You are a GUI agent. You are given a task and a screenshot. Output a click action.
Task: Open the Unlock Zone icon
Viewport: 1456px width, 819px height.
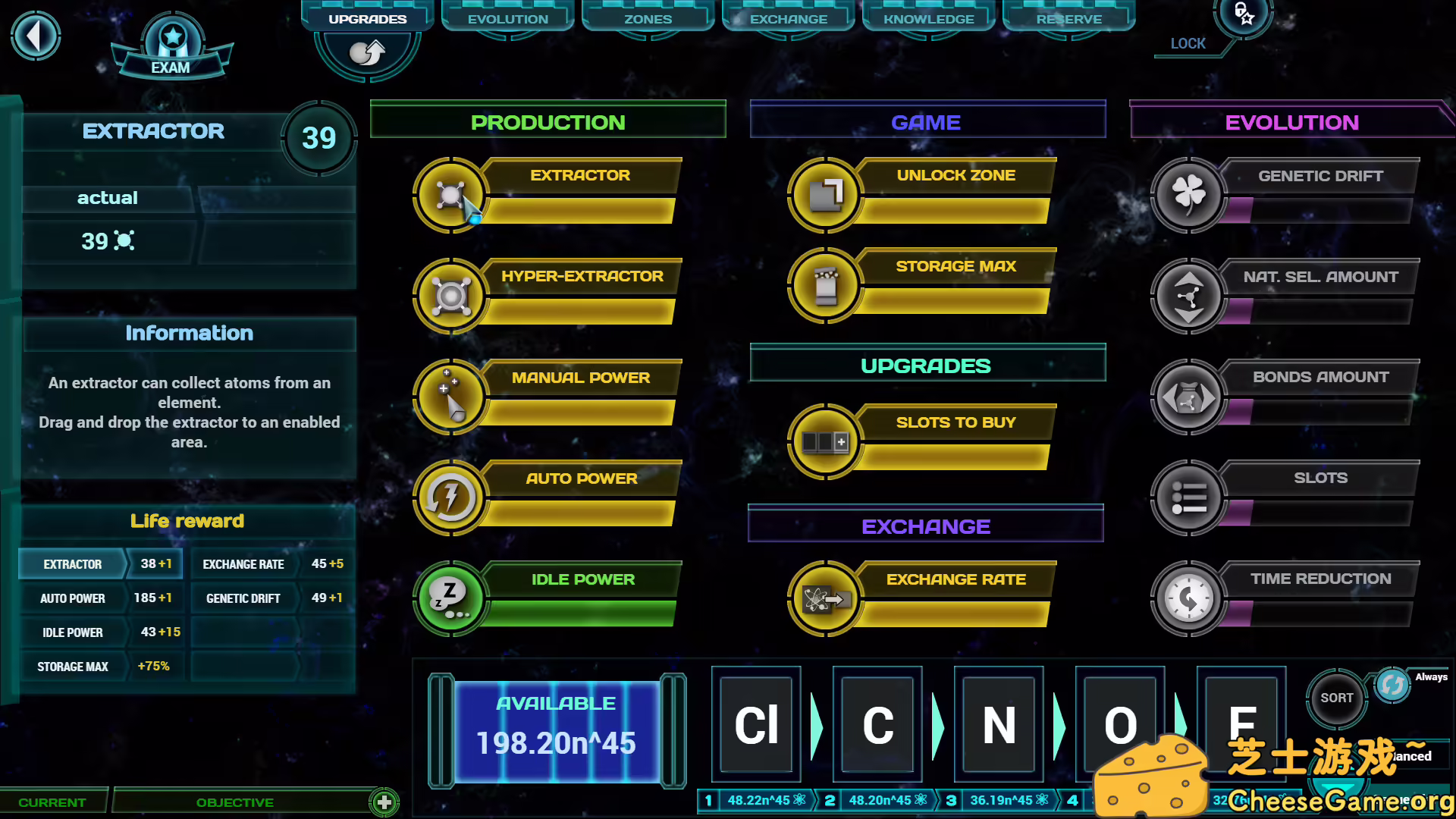click(x=825, y=194)
